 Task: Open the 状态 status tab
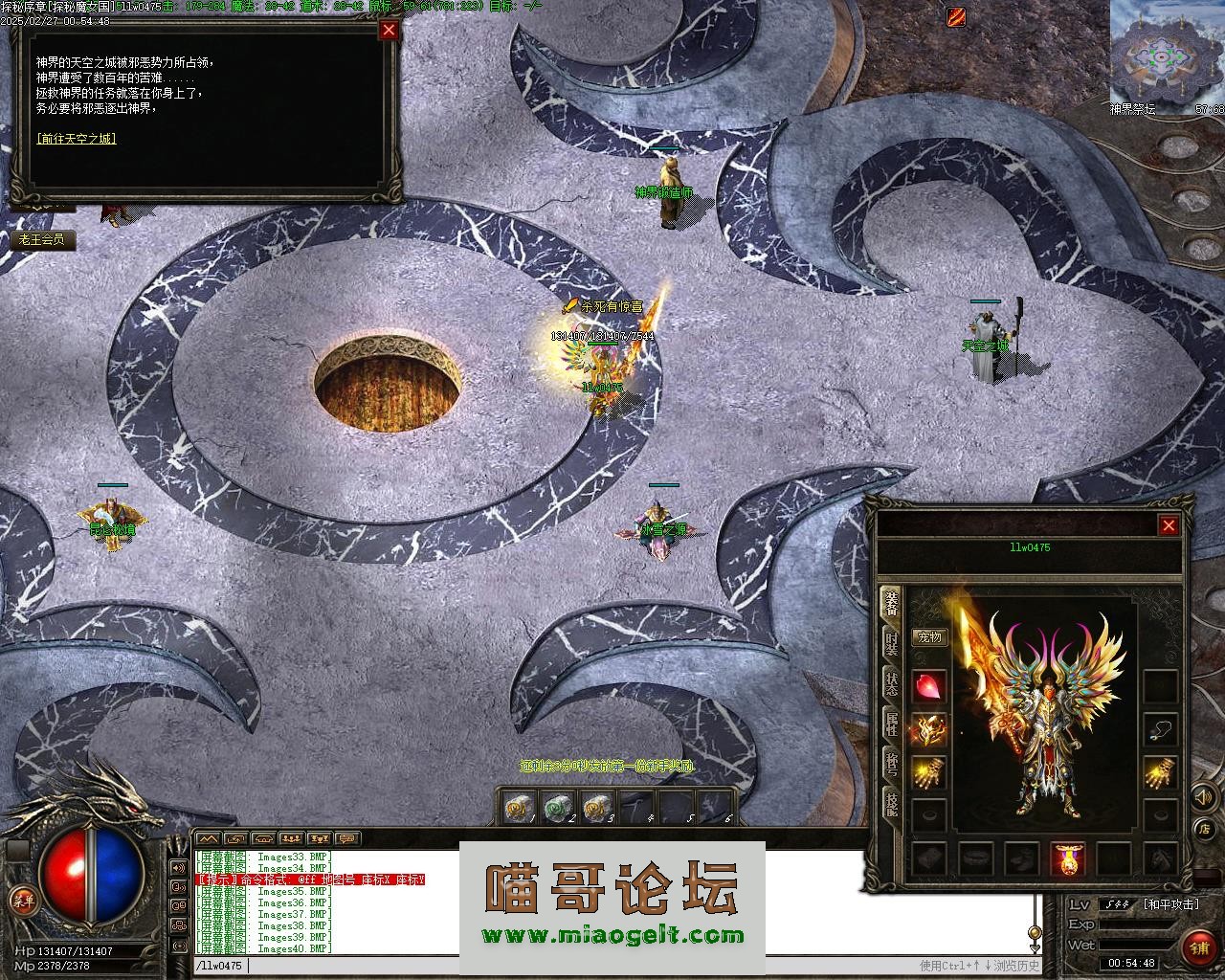pos(891,682)
